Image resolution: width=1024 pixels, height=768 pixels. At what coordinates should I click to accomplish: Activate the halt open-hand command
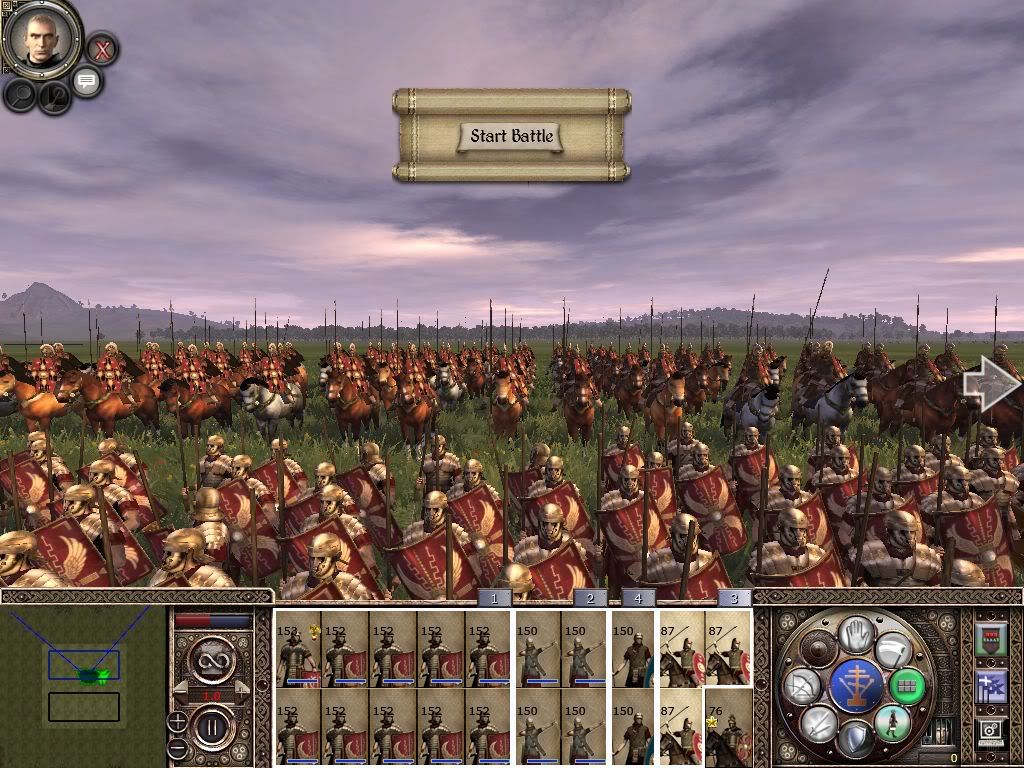(x=855, y=634)
